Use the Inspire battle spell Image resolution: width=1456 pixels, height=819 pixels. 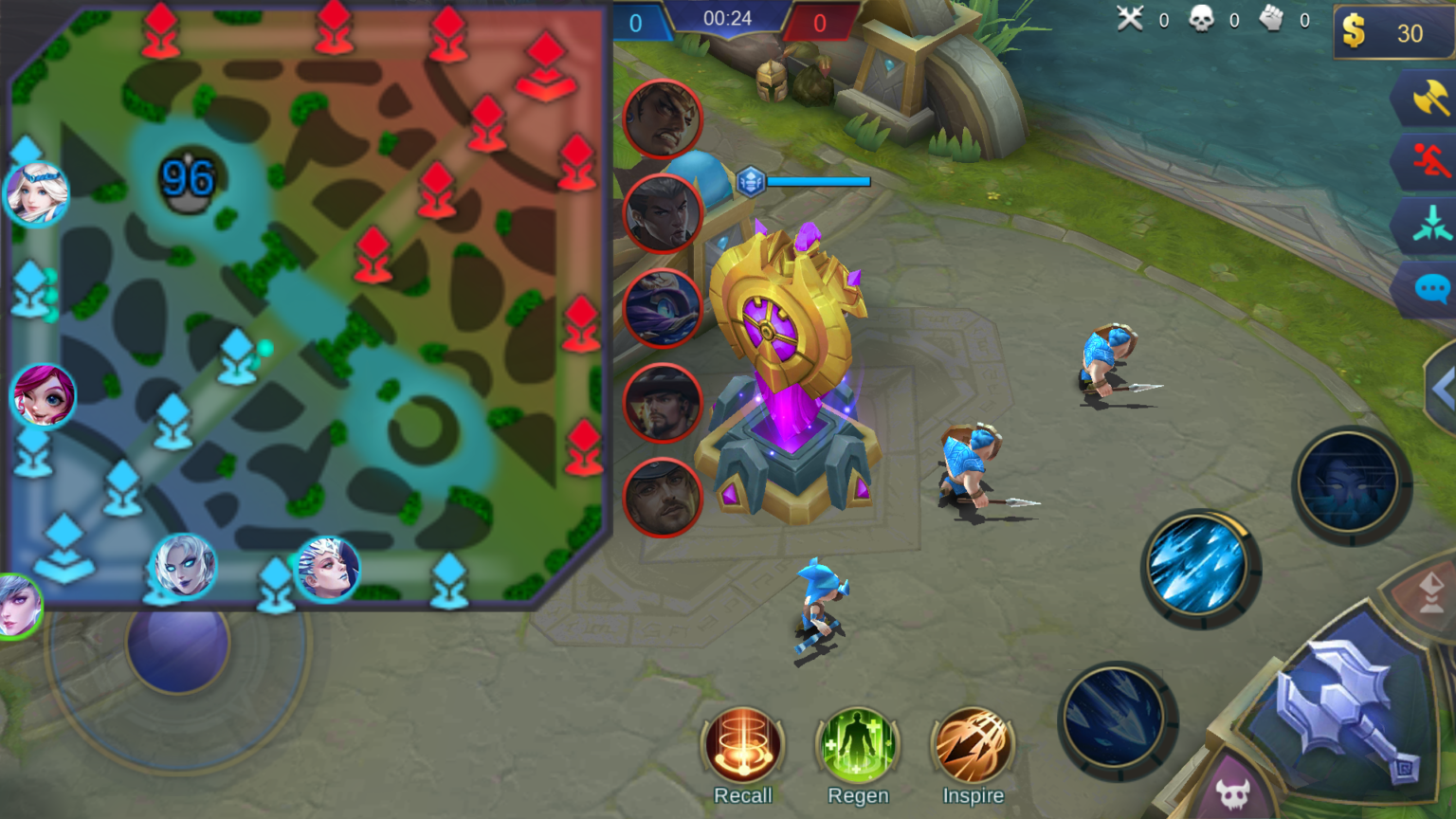coord(973,748)
